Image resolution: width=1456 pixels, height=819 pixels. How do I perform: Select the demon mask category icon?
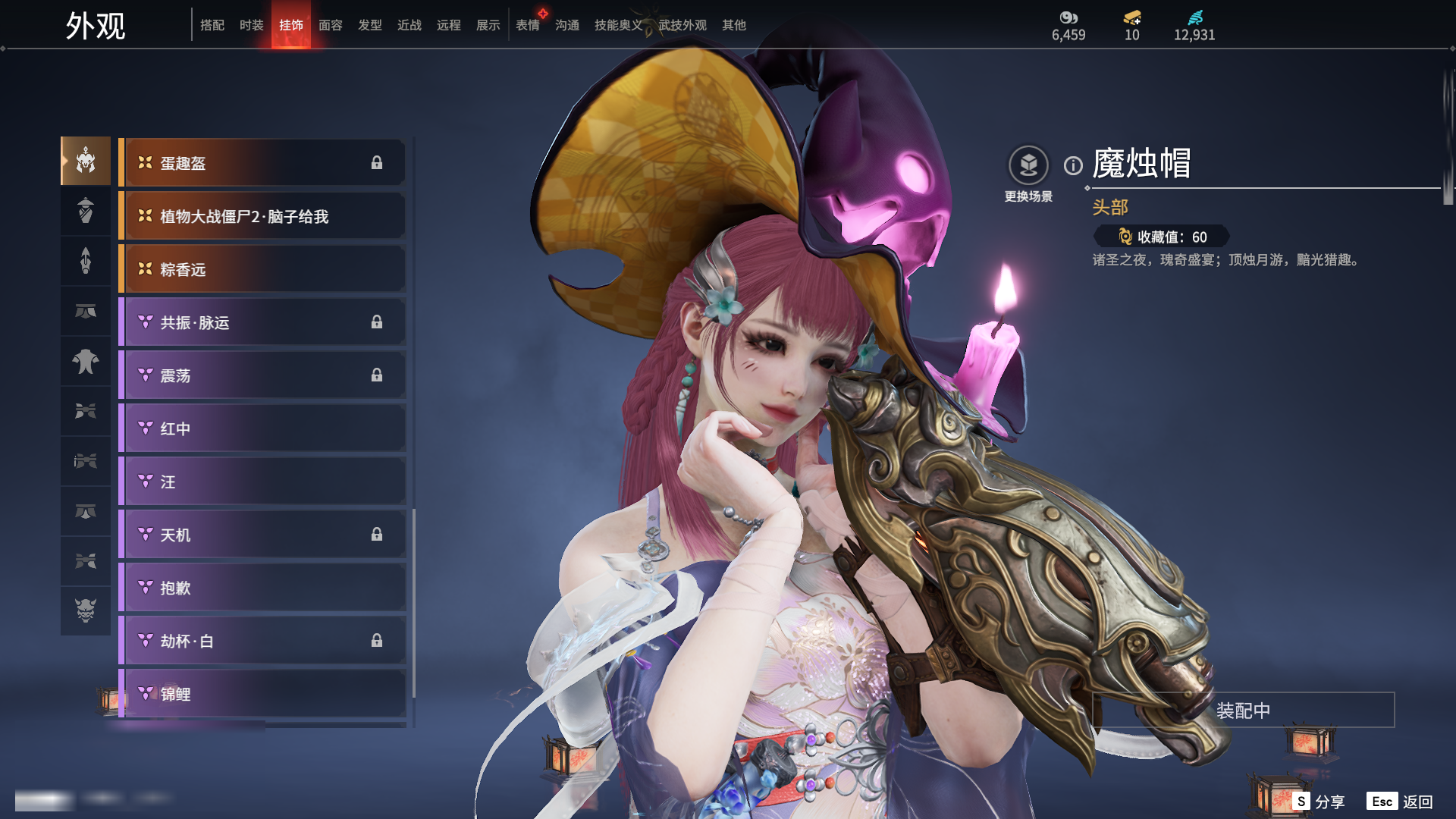(x=86, y=610)
